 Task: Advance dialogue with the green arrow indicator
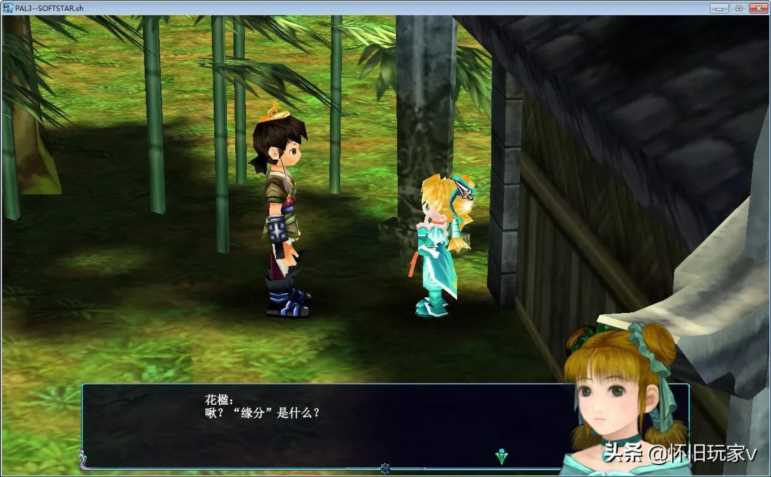(502, 456)
